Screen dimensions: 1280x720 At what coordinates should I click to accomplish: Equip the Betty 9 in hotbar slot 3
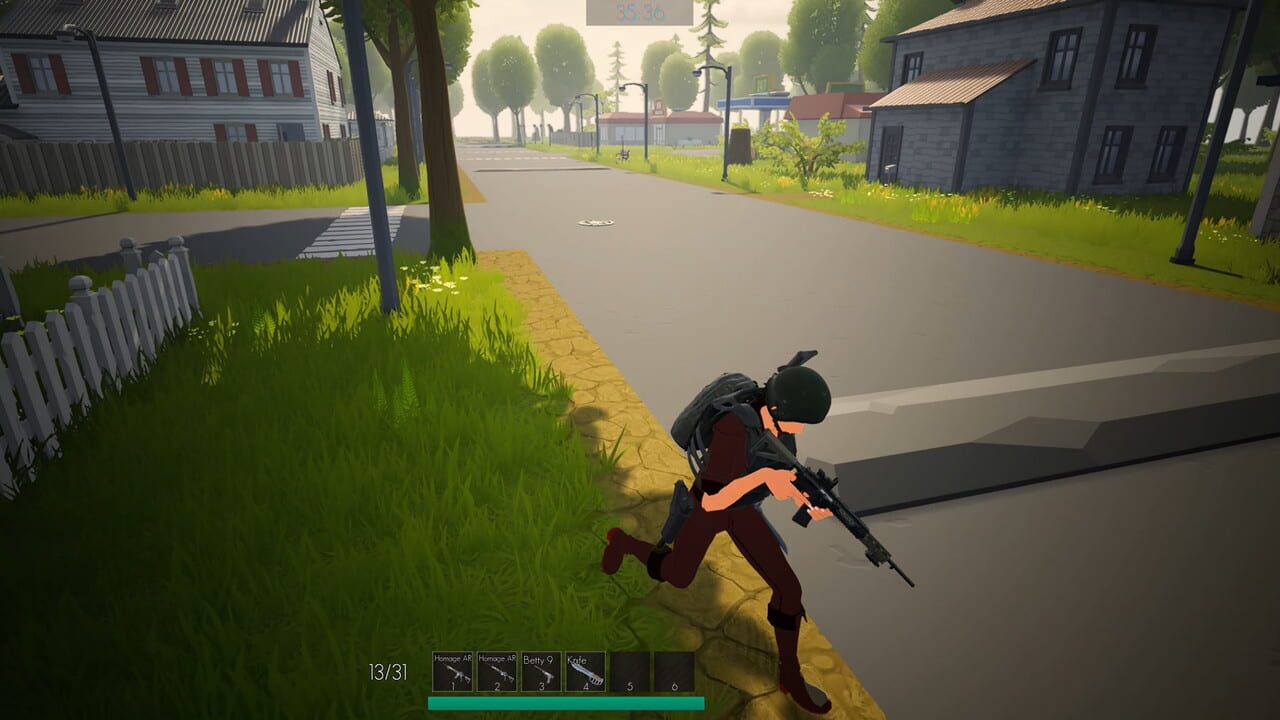(540, 670)
